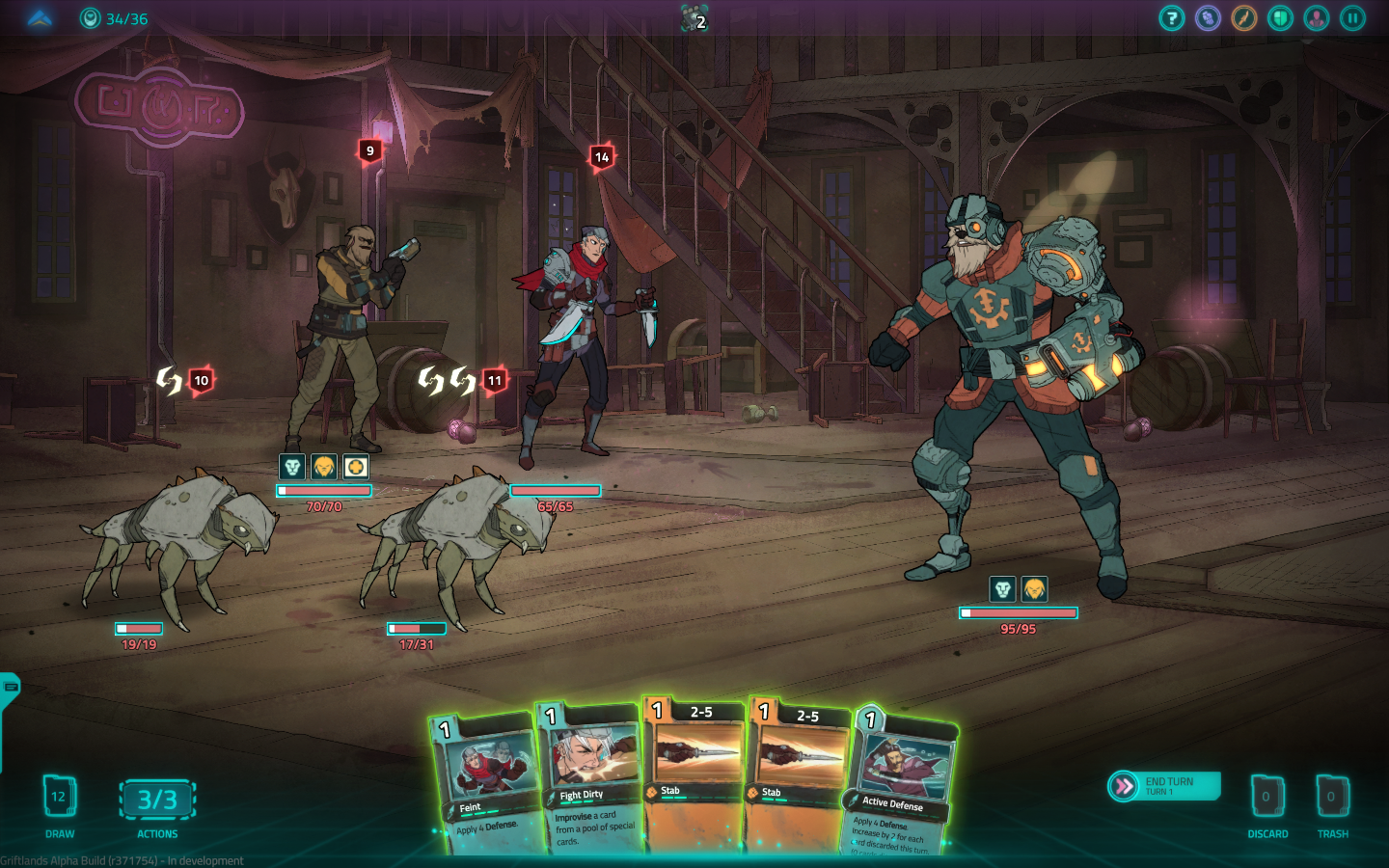The width and height of the screenshot is (1389, 868).
Task: Inspect the gunman's crosshair status icon
Action: click(356, 467)
